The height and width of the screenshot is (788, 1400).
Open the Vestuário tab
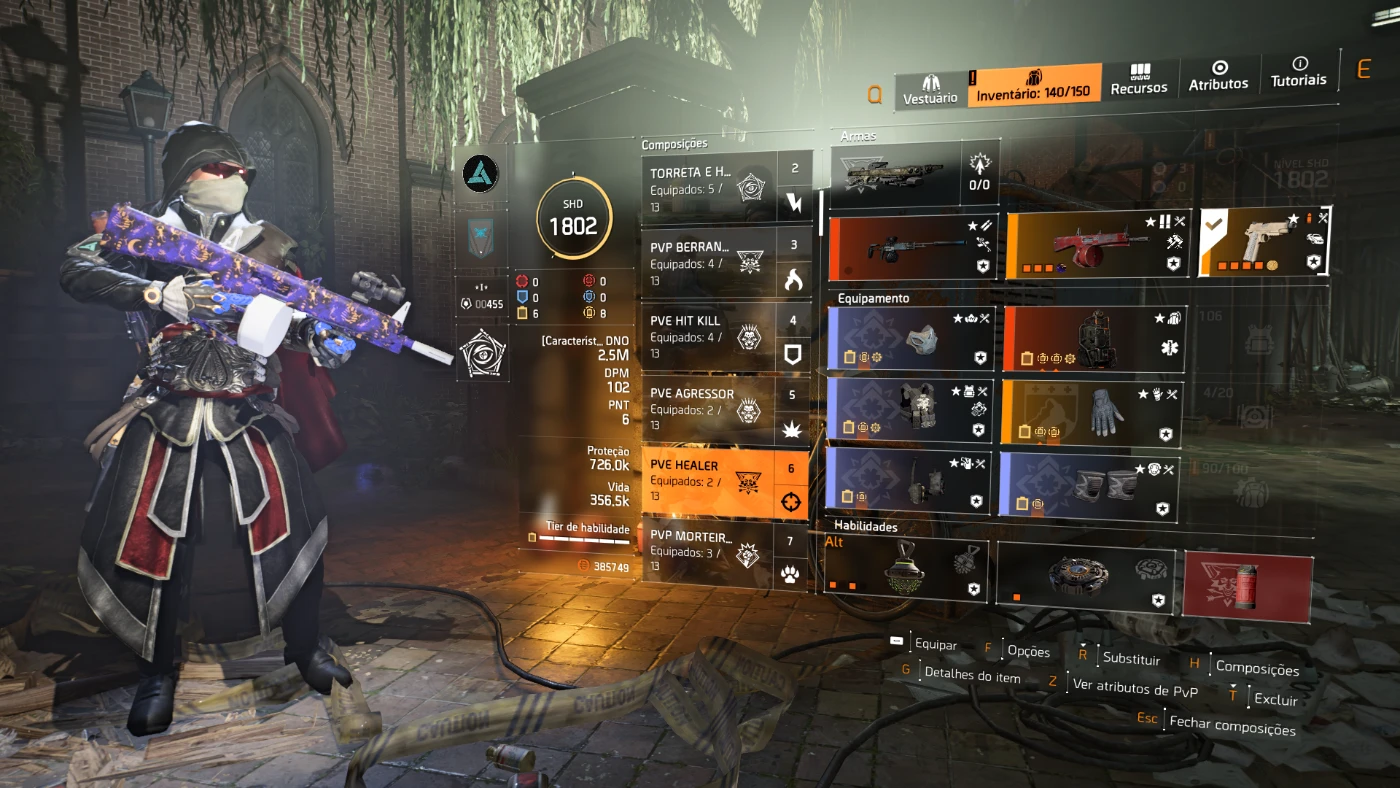pos(930,88)
